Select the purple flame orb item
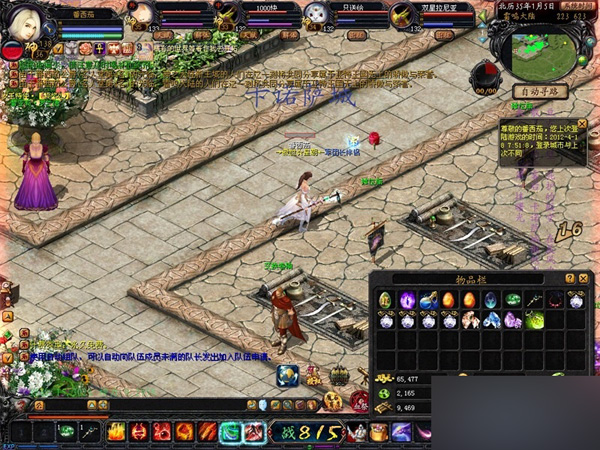Screen dimensions: 600x450 407,300
